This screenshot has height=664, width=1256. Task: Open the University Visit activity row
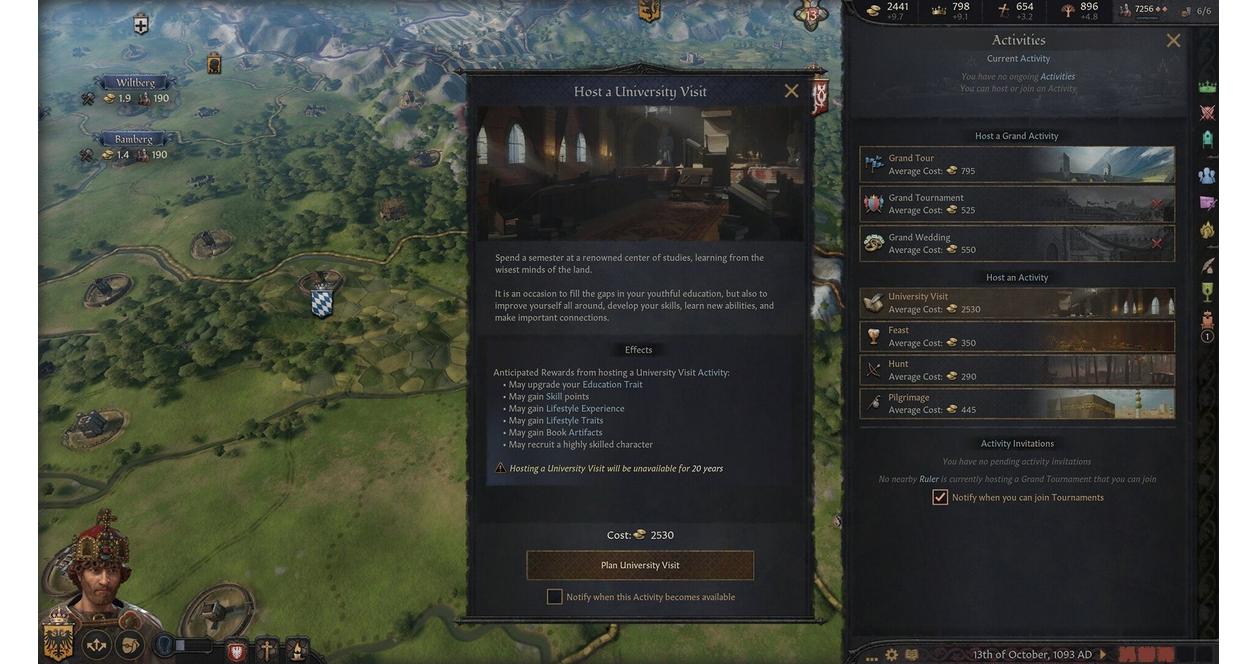point(1016,303)
